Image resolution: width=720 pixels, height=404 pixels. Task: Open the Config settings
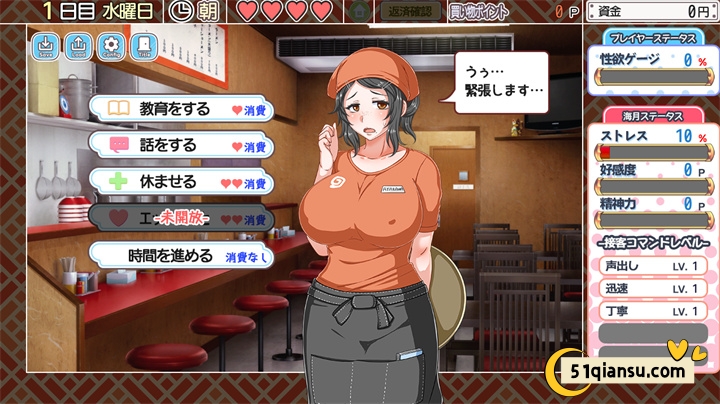click(x=112, y=47)
